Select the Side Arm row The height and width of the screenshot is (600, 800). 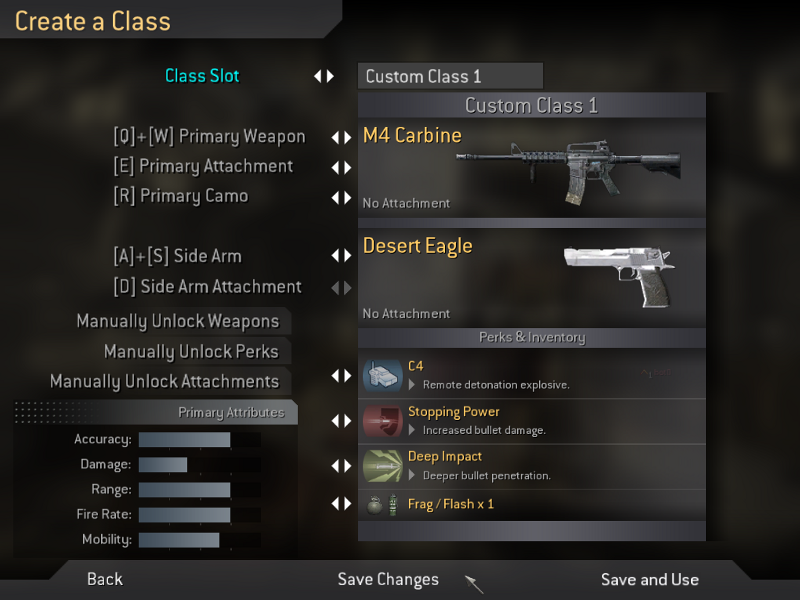pos(177,256)
